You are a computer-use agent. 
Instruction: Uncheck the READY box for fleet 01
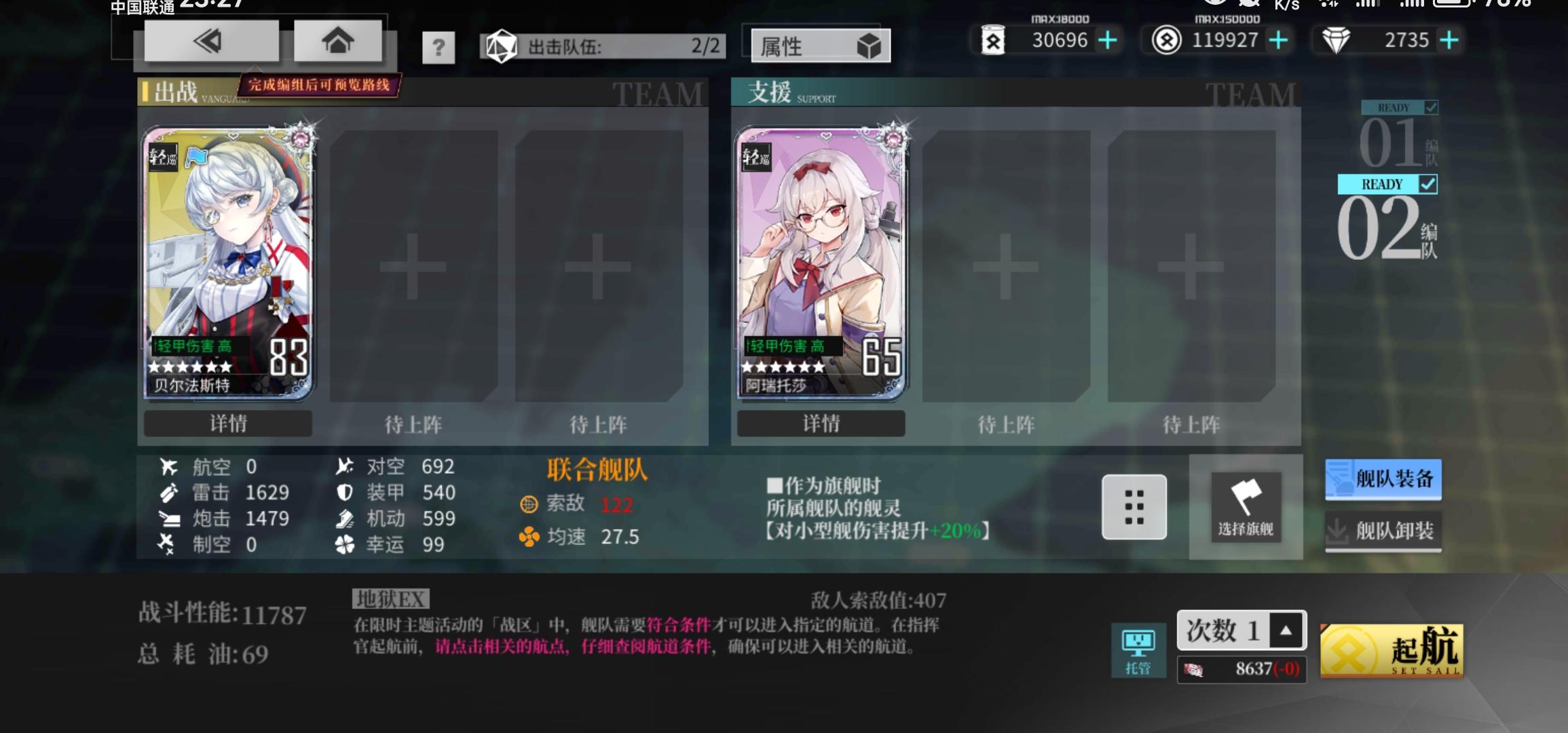pos(1432,107)
